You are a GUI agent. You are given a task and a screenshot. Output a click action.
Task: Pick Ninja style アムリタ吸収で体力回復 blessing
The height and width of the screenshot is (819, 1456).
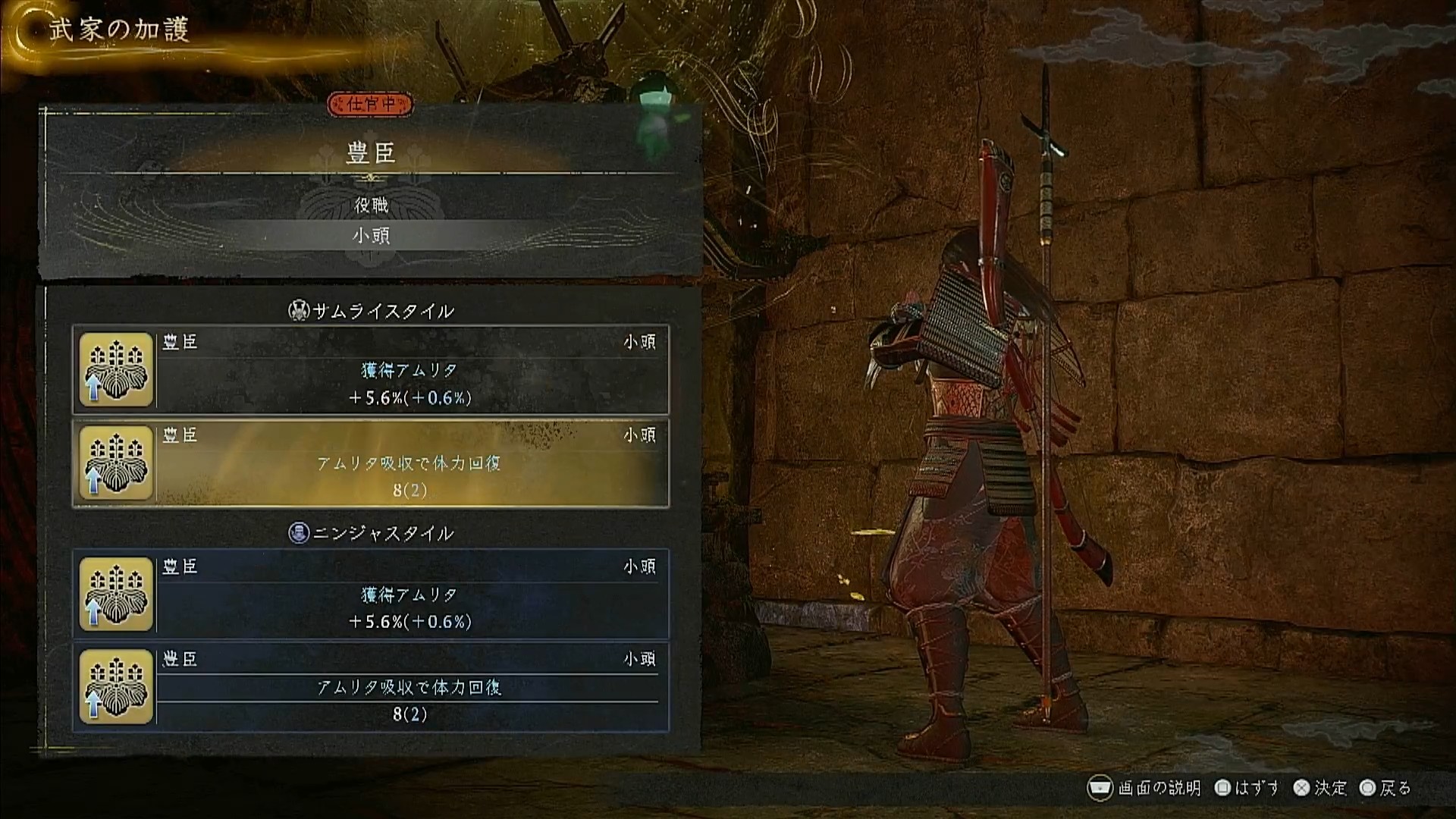pos(371,687)
